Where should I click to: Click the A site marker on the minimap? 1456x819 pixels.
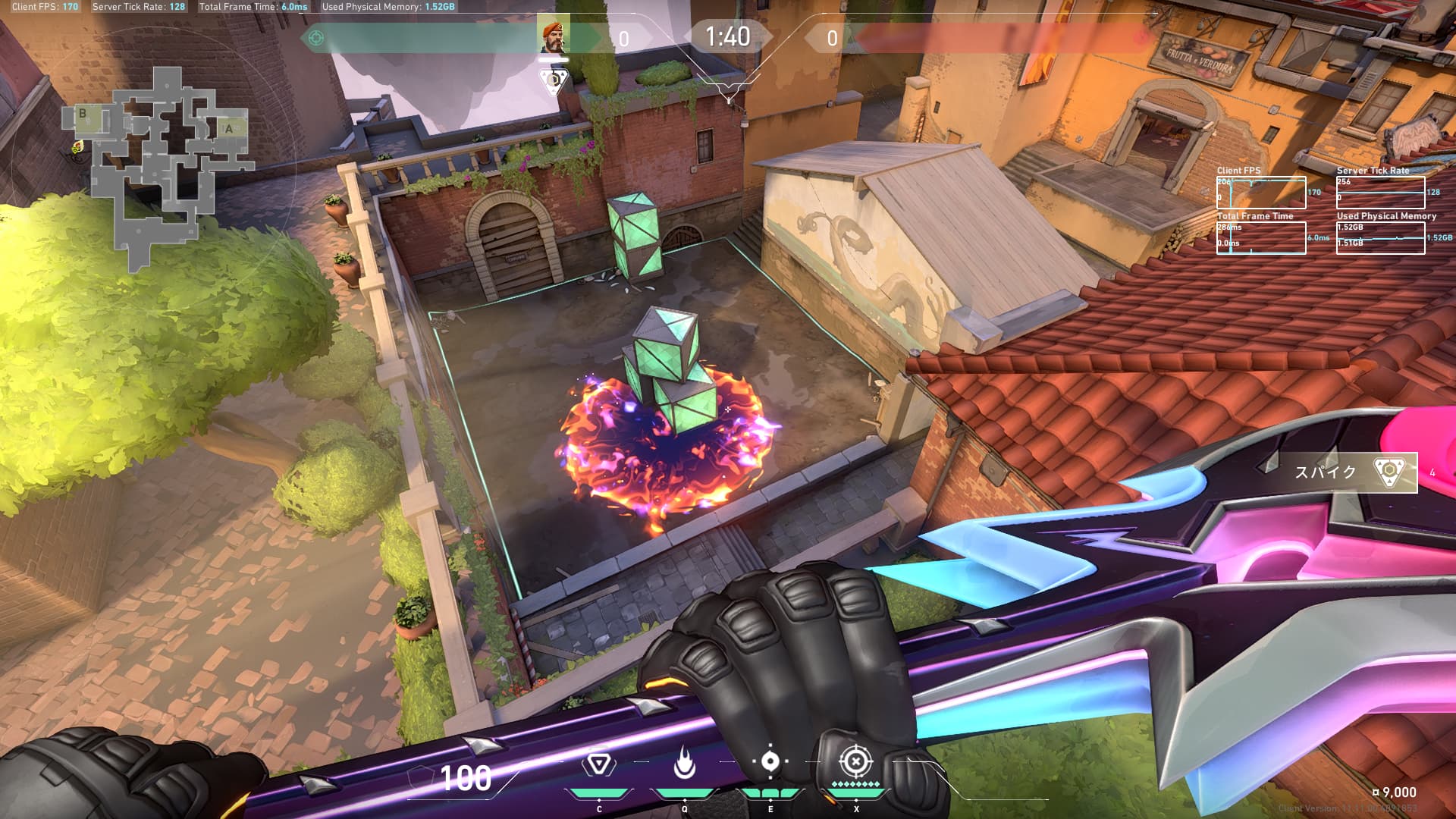tap(229, 129)
